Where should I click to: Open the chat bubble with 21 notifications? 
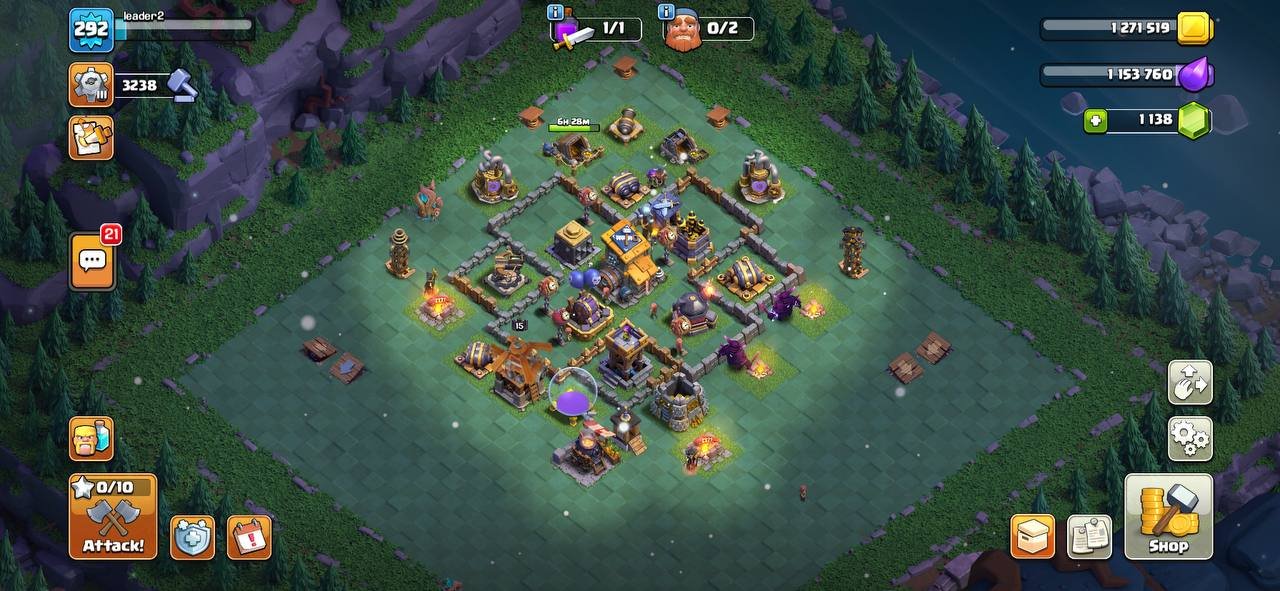(92, 261)
